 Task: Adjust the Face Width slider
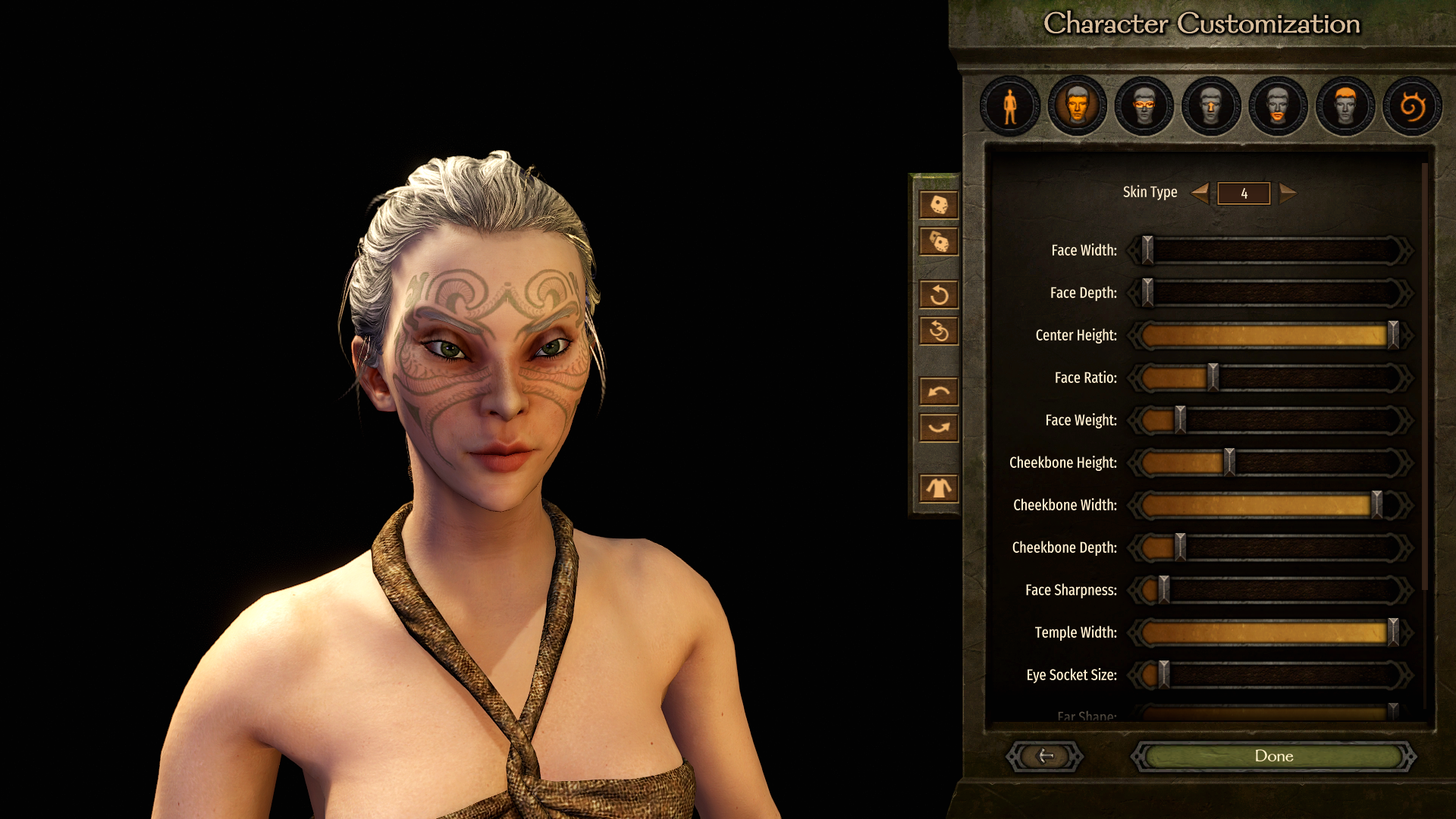[x=1147, y=250]
